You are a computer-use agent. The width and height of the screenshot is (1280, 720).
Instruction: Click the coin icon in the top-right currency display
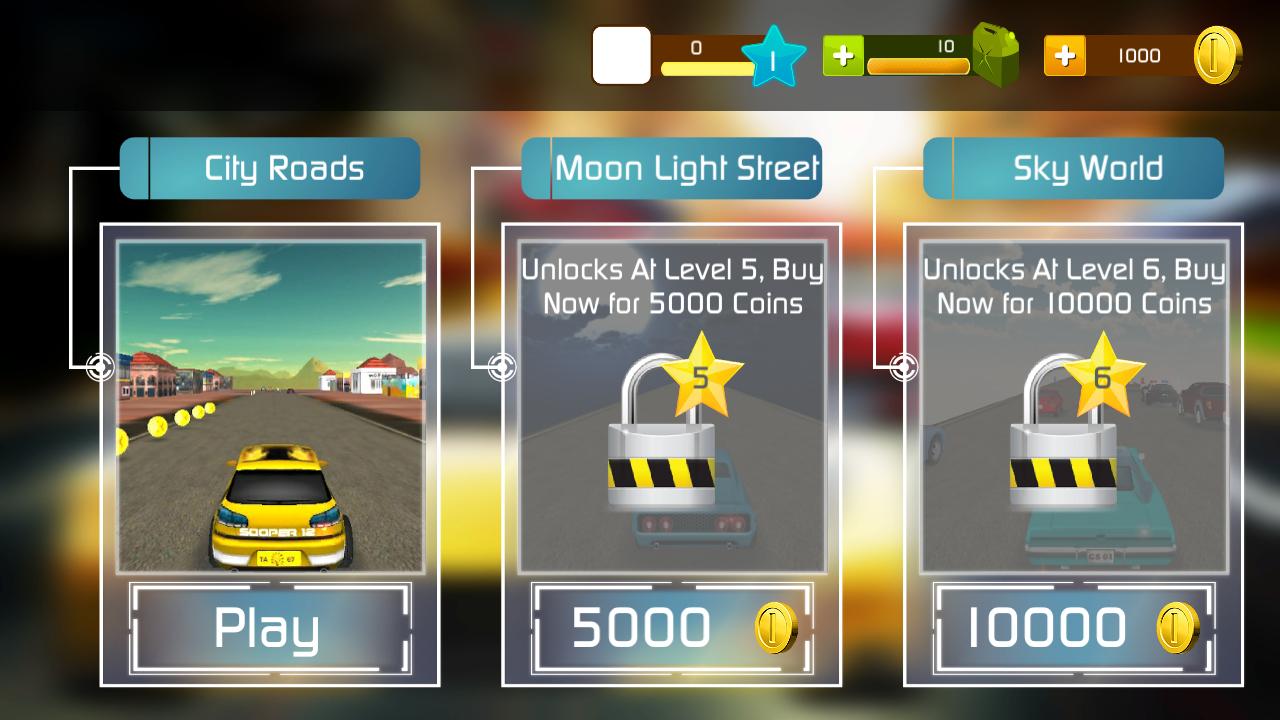pos(1219,56)
